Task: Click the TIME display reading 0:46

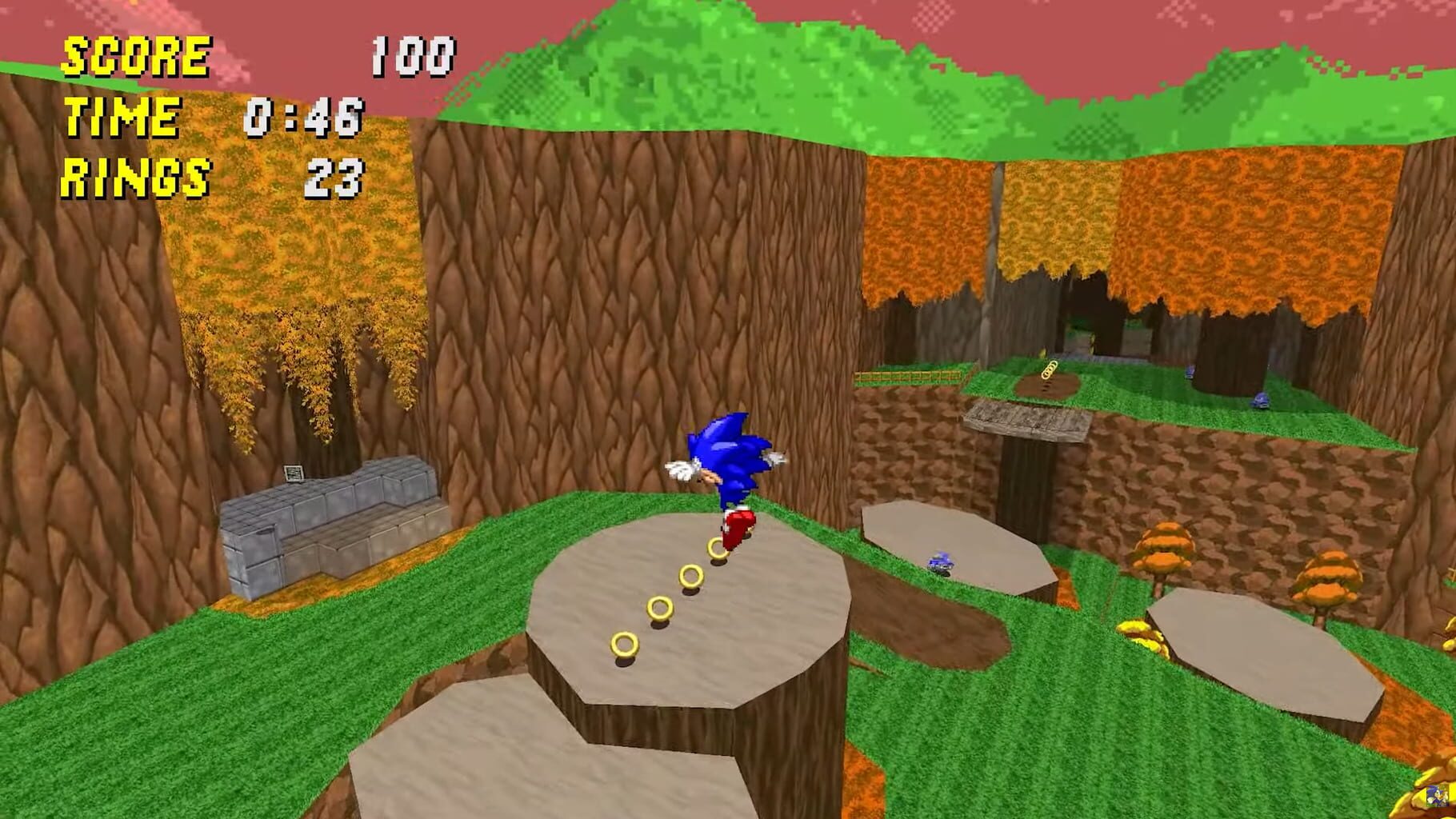Action: tap(306, 118)
